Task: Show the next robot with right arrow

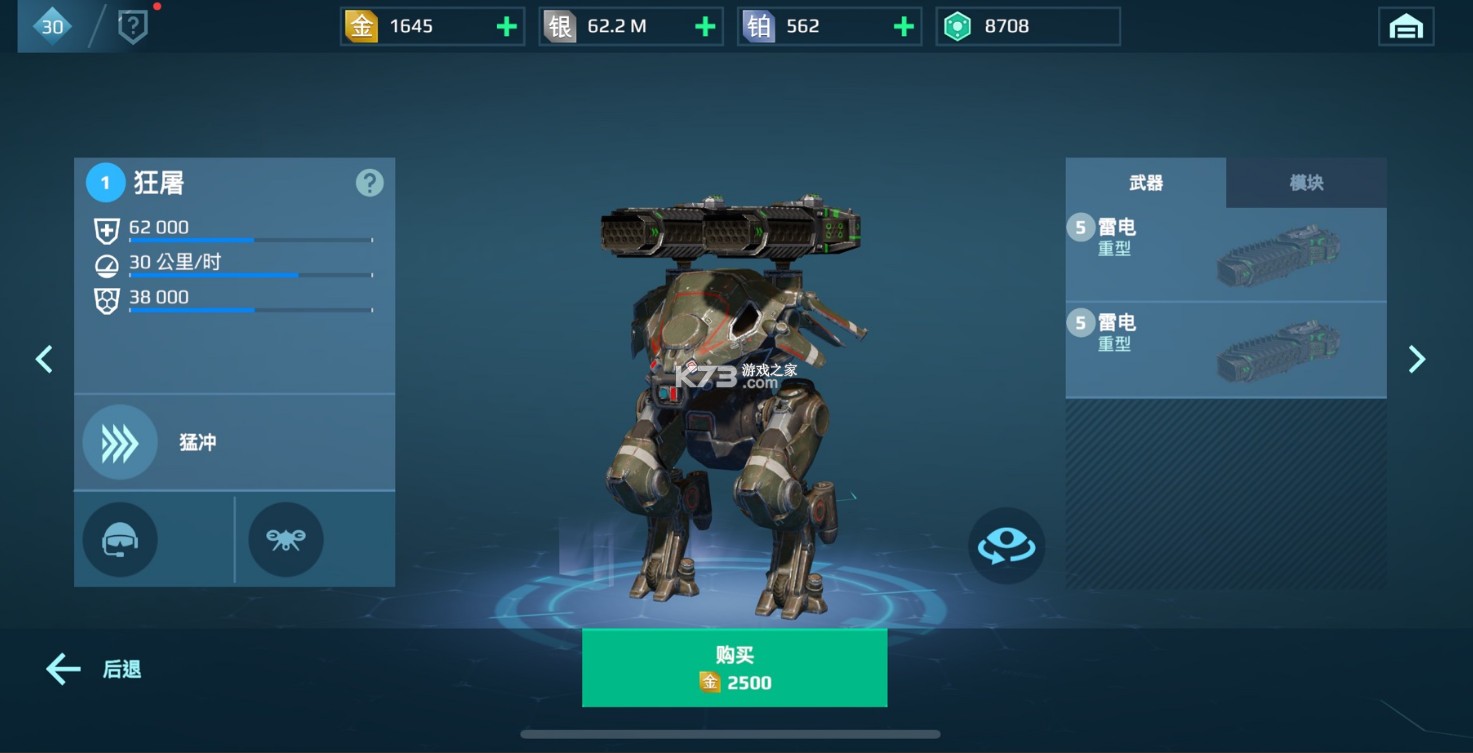Action: pos(1416,359)
